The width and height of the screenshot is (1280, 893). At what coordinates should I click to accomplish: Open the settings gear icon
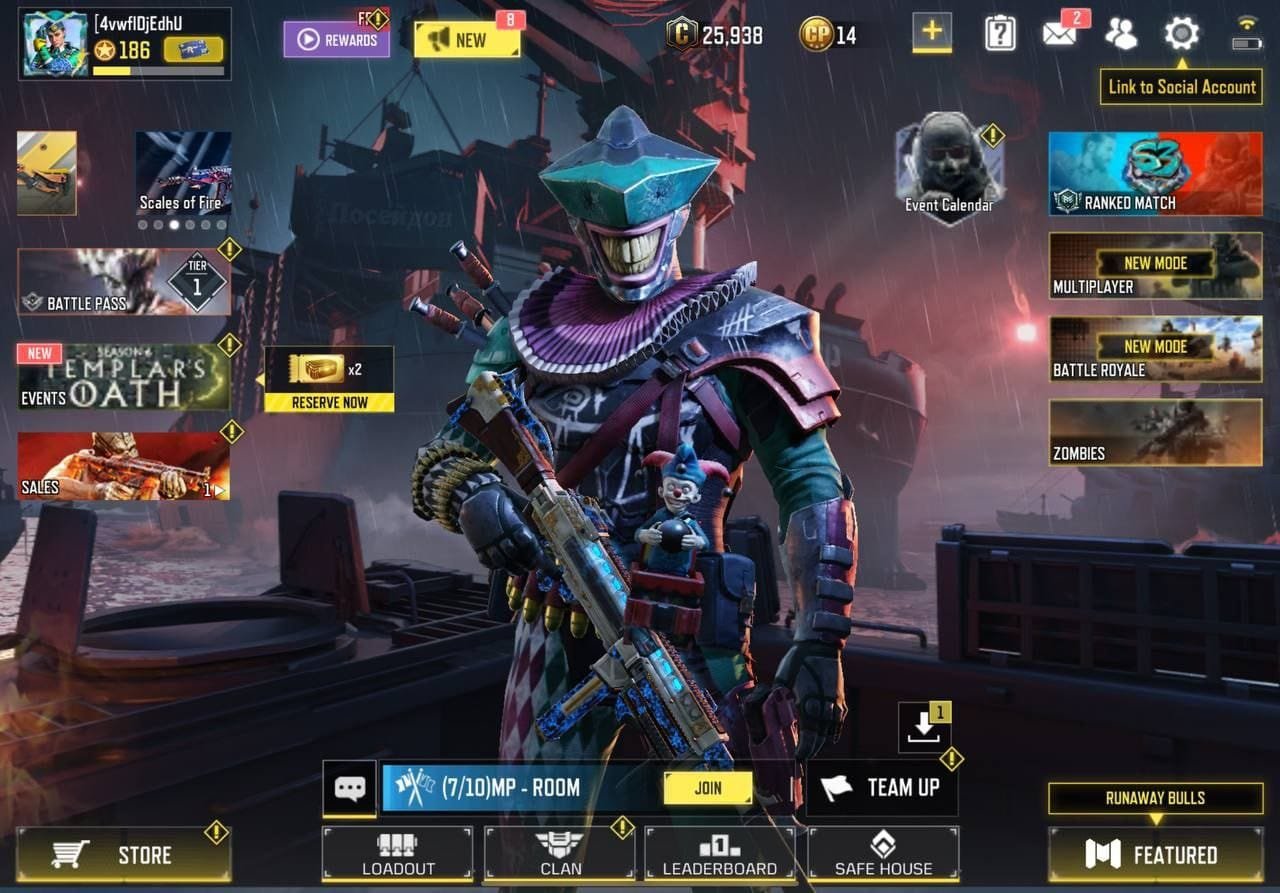(x=1181, y=34)
